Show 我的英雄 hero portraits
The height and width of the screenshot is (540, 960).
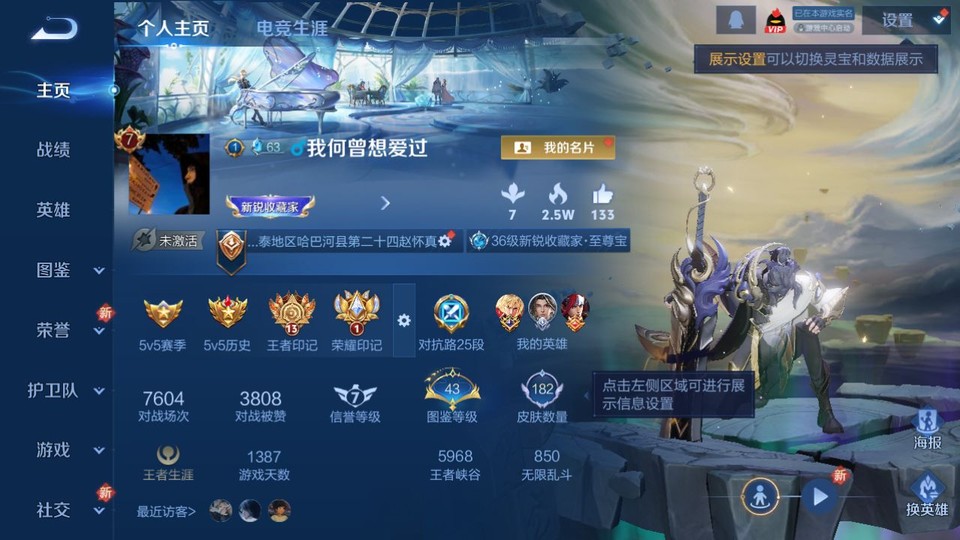click(x=542, y=322)
